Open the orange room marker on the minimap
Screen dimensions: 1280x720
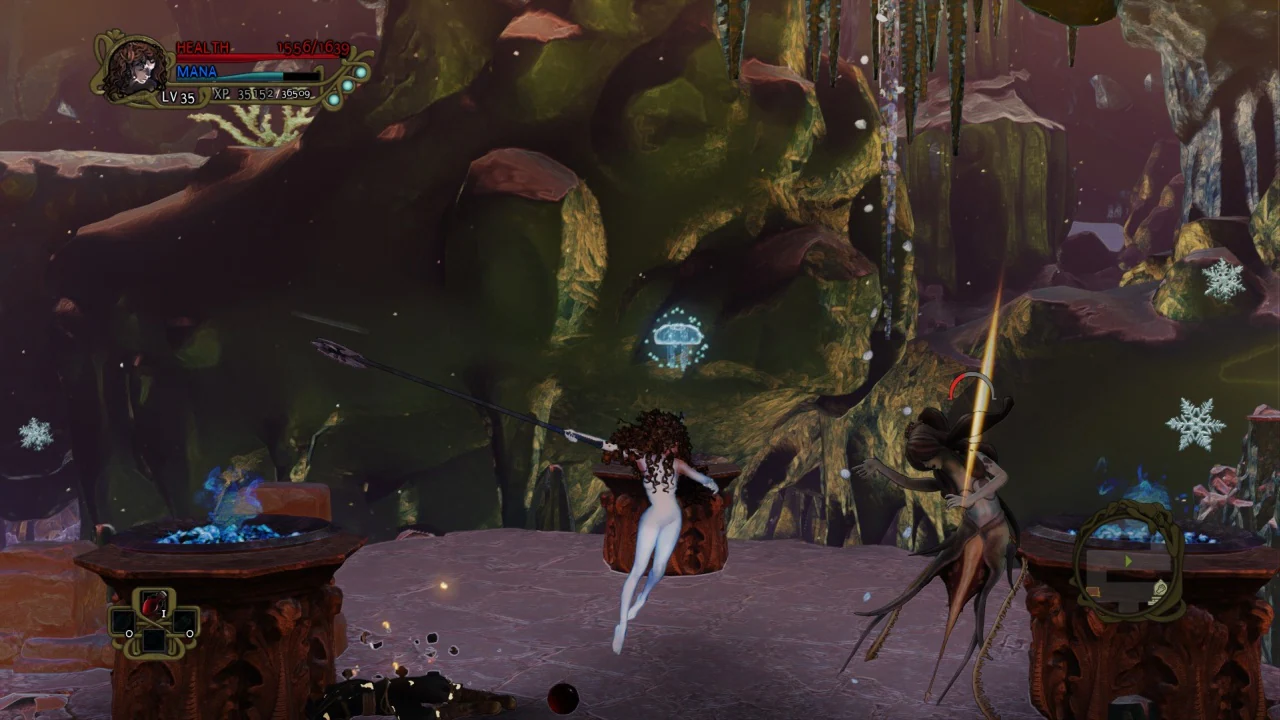[1094, 590]
